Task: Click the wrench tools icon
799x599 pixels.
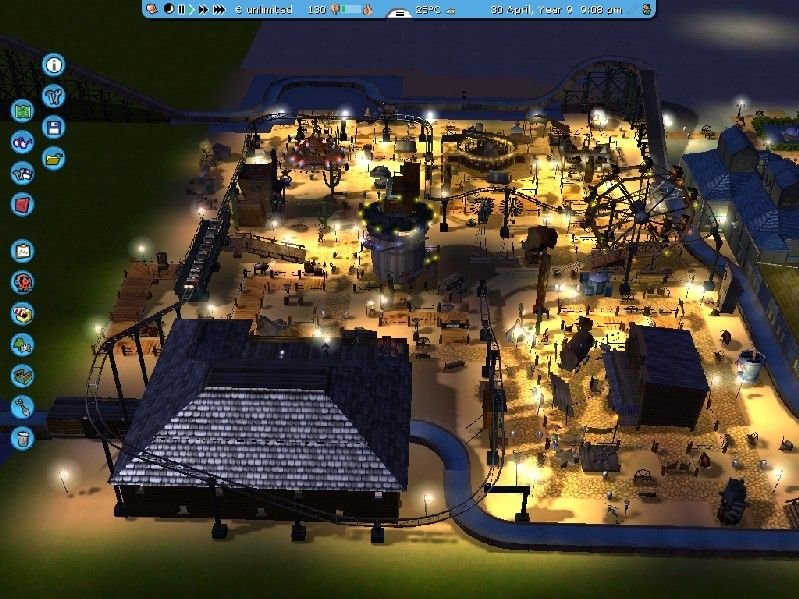Action: click(x=54, y=96)
